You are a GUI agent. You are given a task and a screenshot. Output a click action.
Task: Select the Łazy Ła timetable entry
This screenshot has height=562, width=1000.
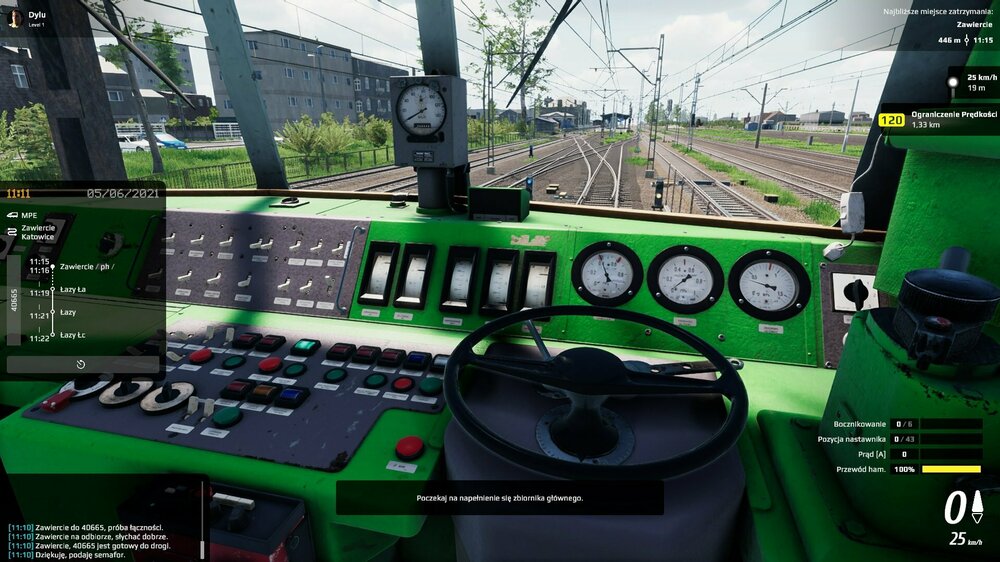click(x=73, y=290)
